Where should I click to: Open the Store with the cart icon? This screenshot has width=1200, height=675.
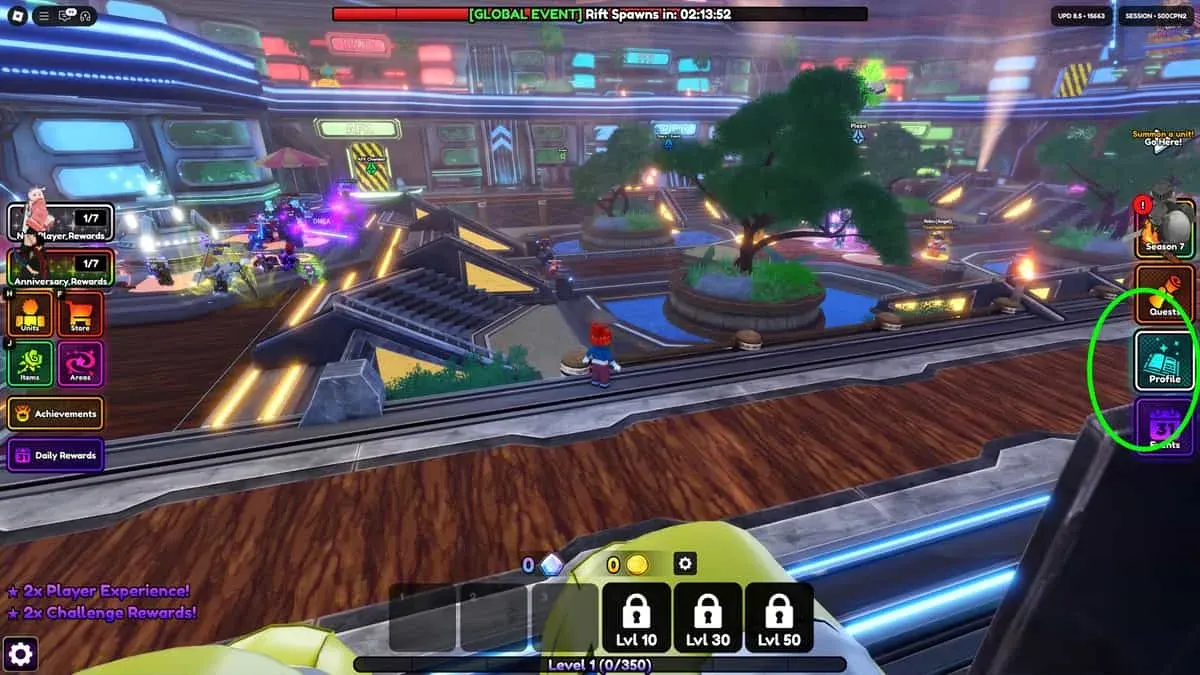[x=80, y=315]
